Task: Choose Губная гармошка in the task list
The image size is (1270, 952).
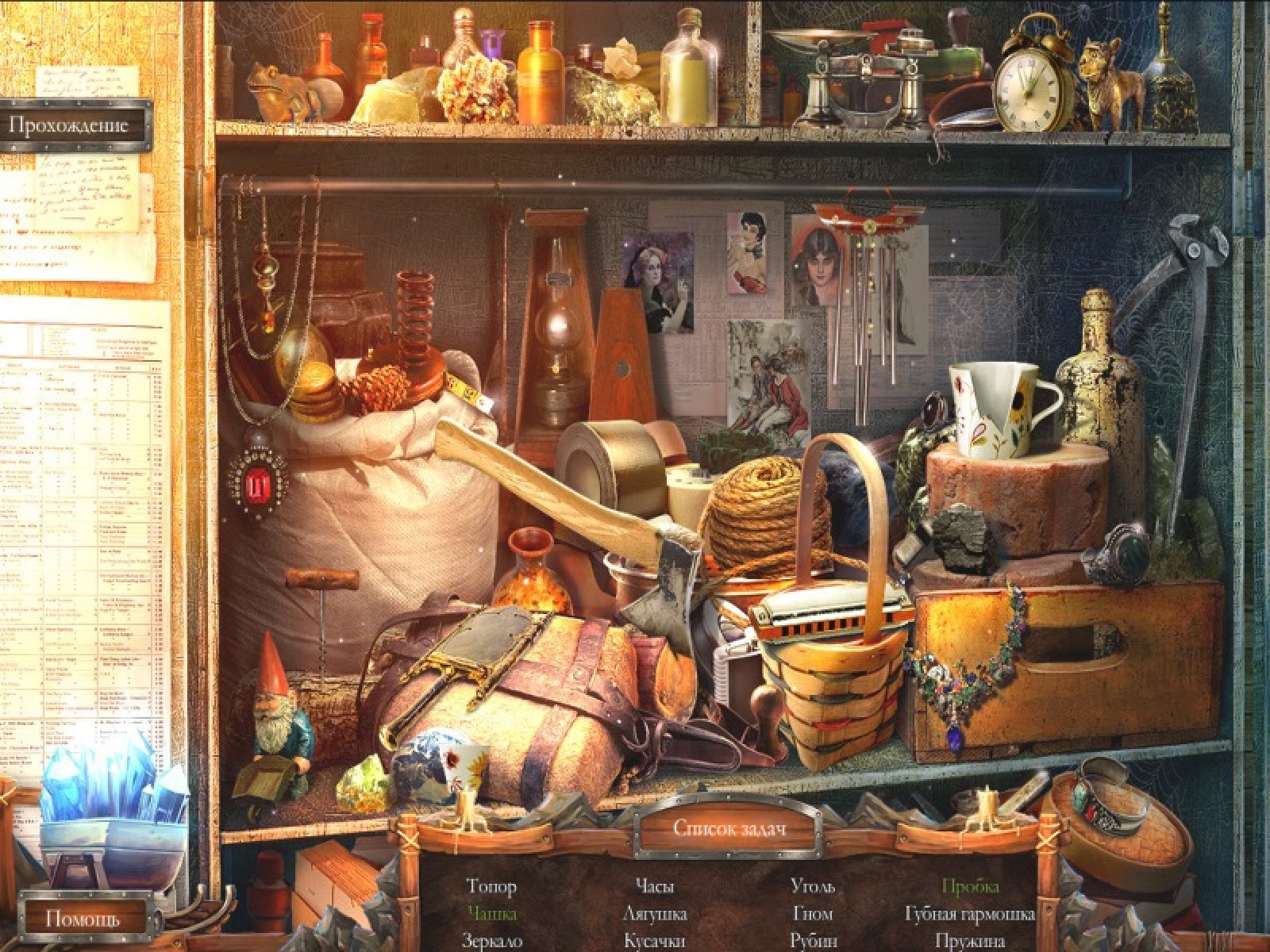Action: click(970, 914)
